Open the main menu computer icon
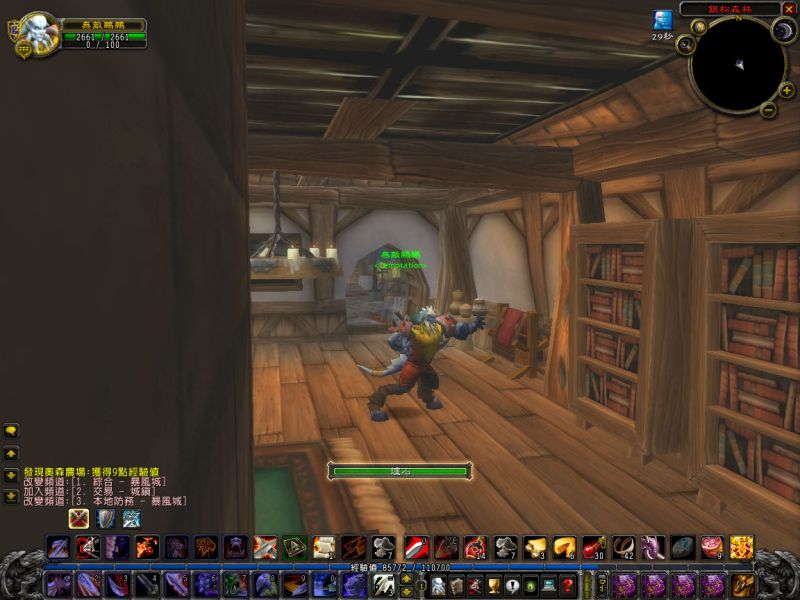The image size is (800, 600). click(549, 586)
